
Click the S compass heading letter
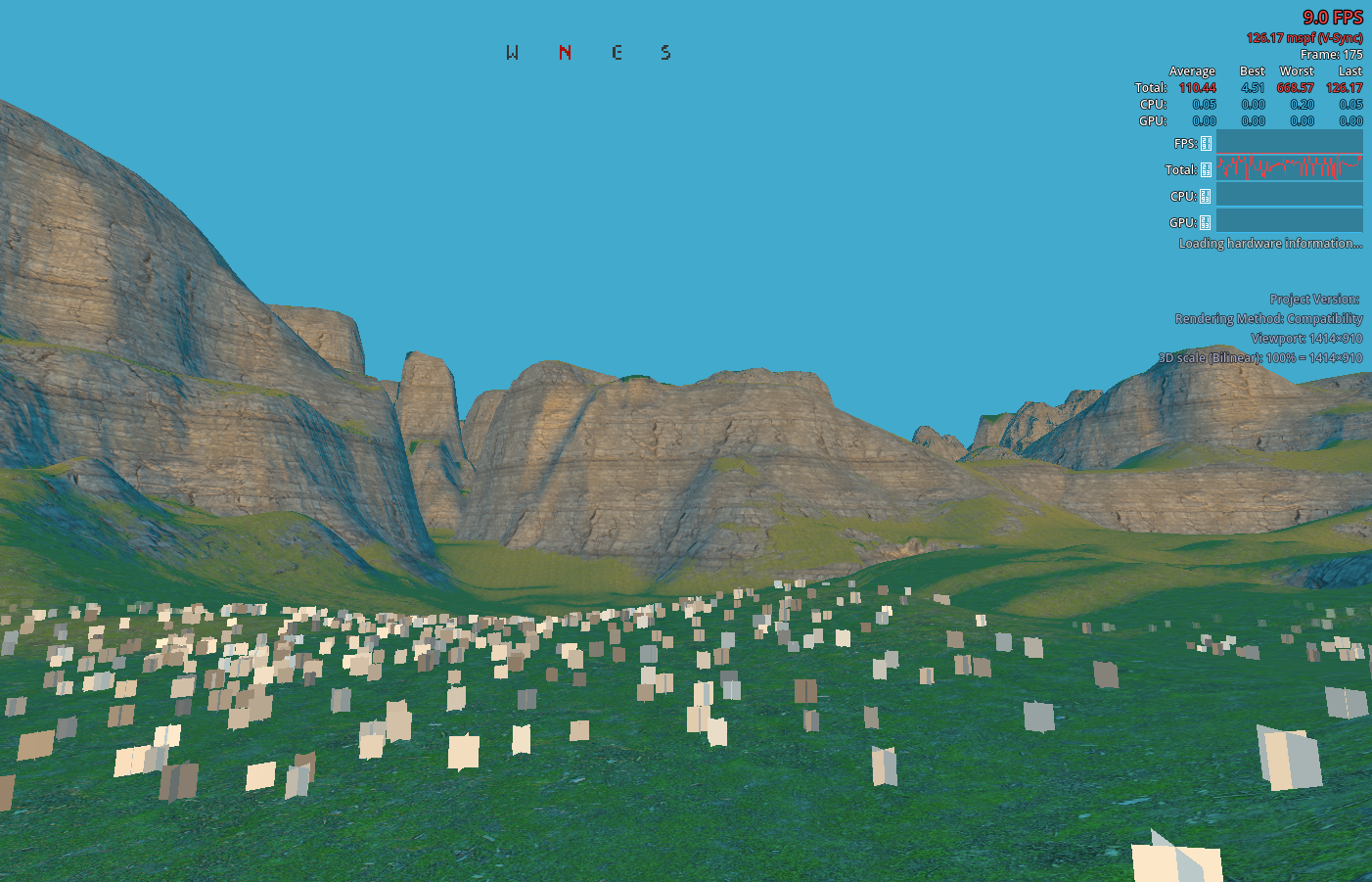(666, 53)
